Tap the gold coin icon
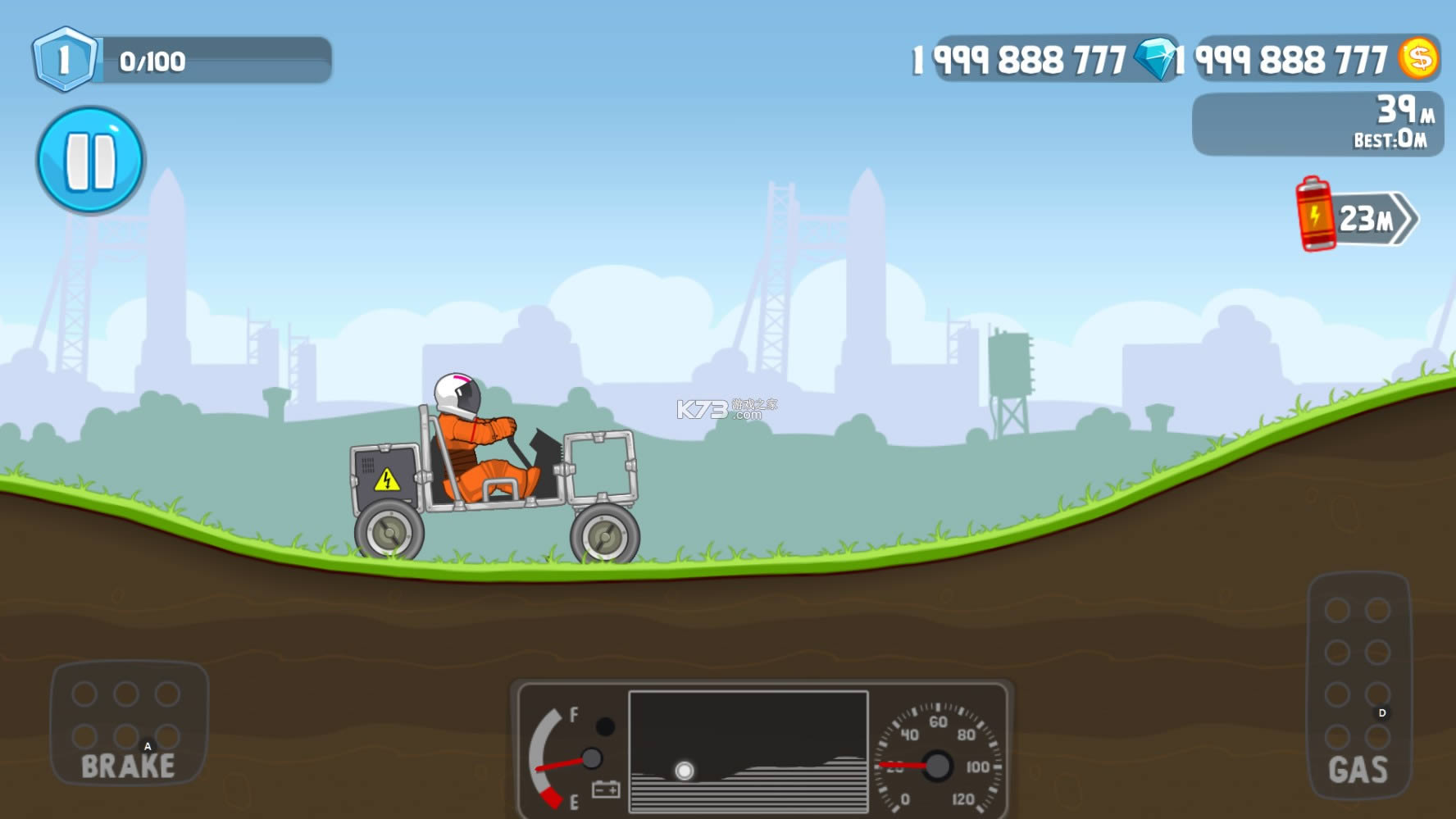1456x819 pixels. click(1421, 57)
